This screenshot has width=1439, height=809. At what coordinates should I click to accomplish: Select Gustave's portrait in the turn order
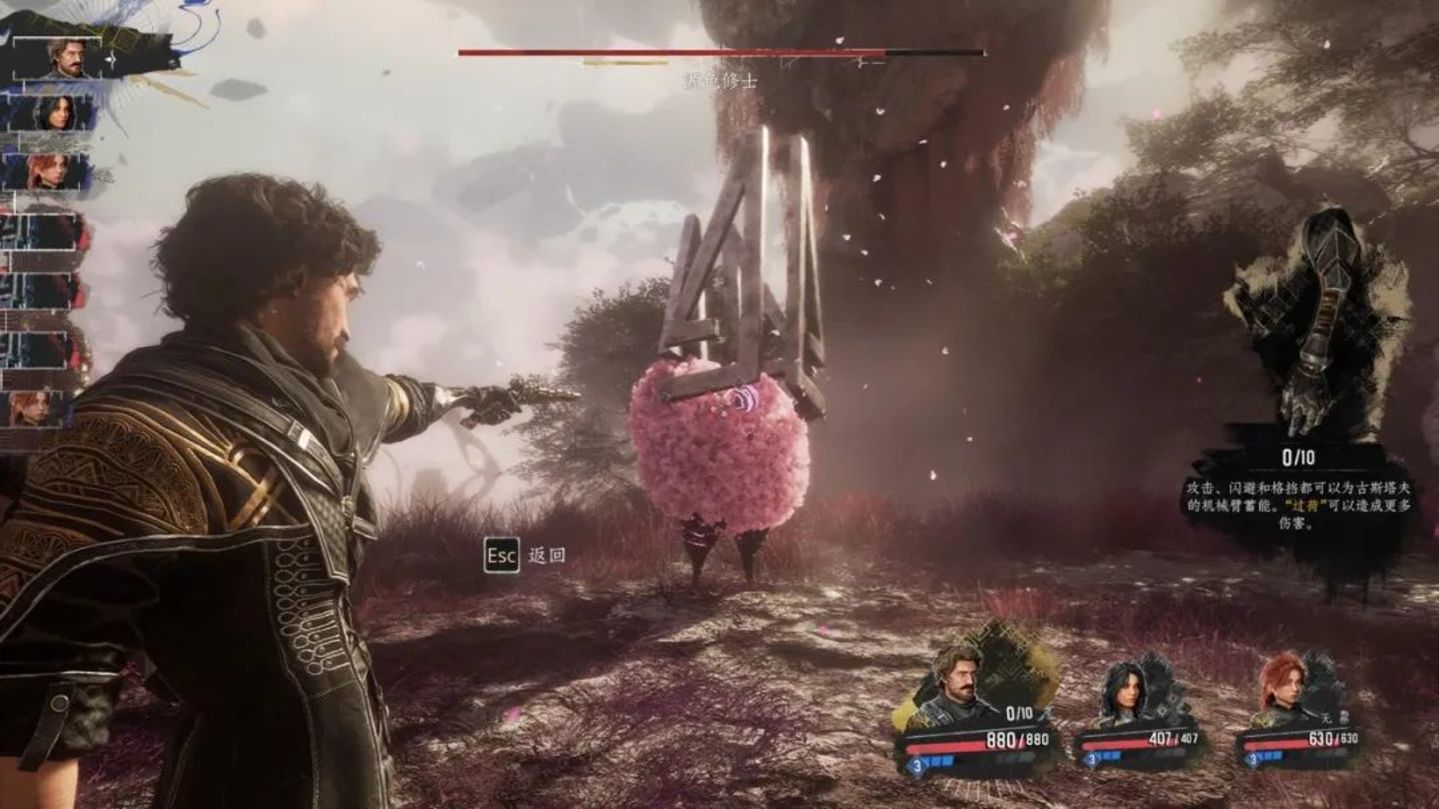pos(66,58)
